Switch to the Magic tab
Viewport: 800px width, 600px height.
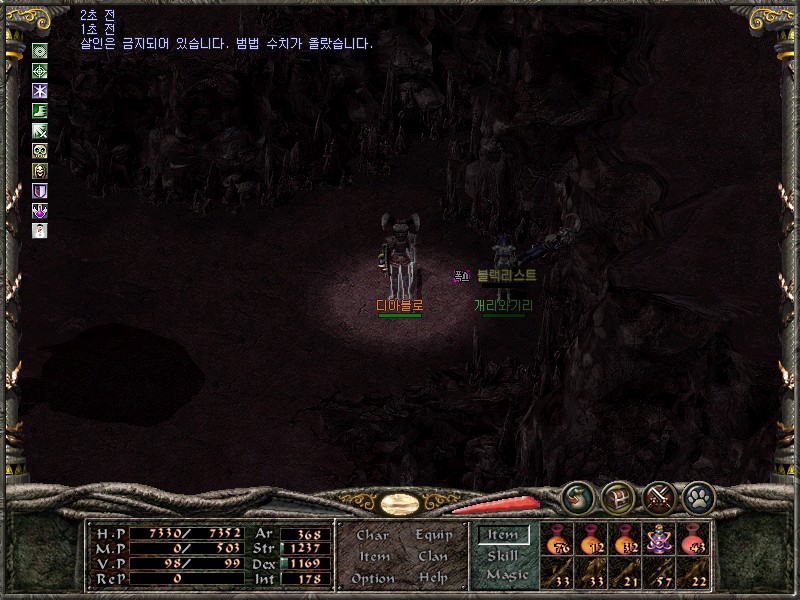[x=506, y=575]
